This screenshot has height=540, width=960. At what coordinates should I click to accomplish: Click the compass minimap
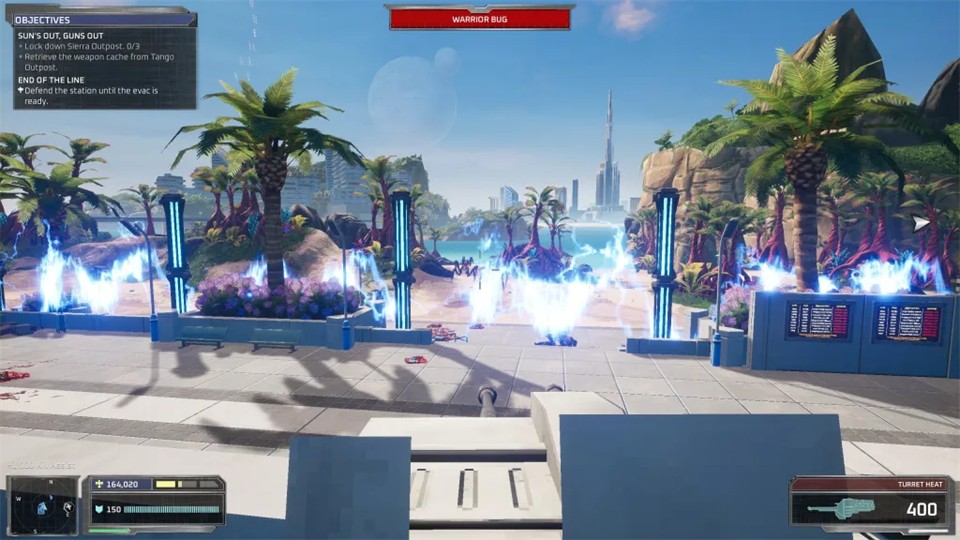pos(43,506)
